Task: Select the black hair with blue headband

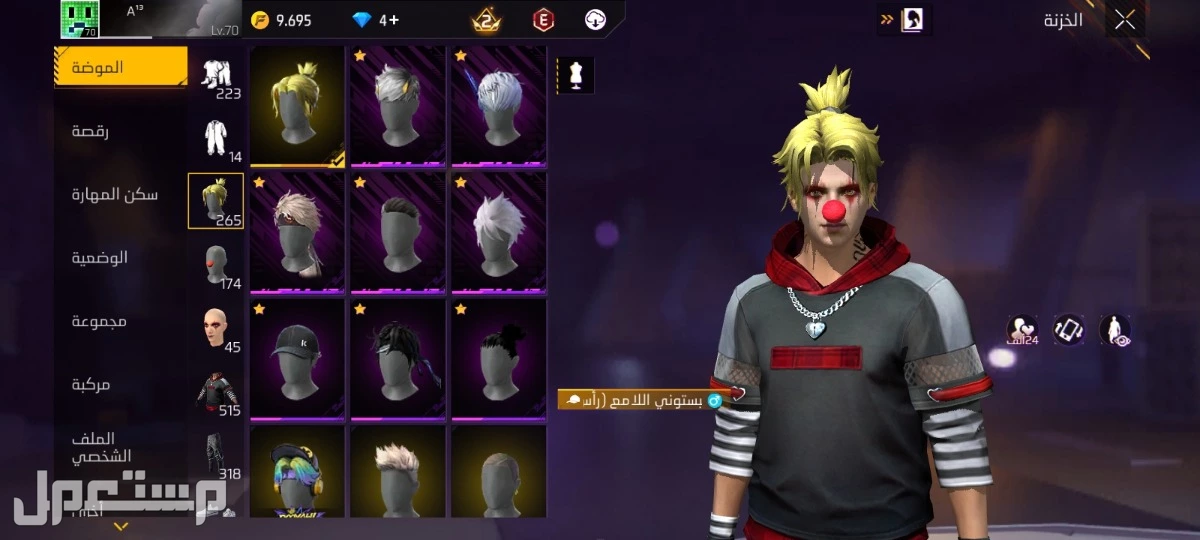Action: click(x=398, y=358)
